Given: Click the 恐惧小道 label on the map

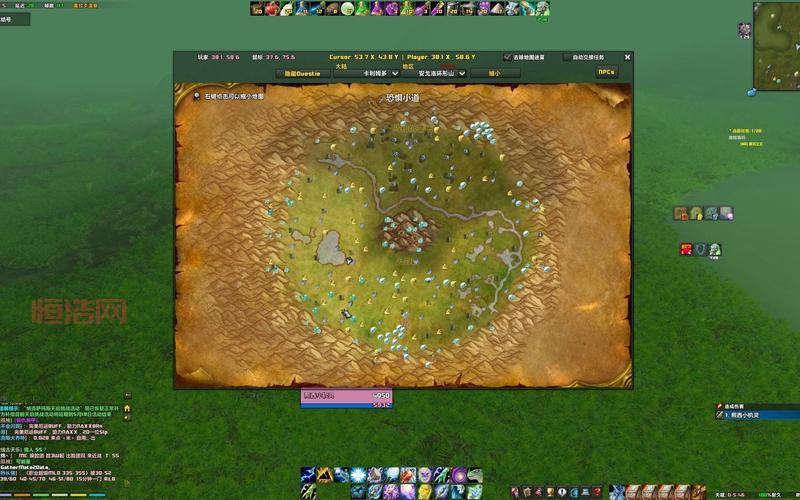Looking at the screenshot, I should click(x=402, y=99).
